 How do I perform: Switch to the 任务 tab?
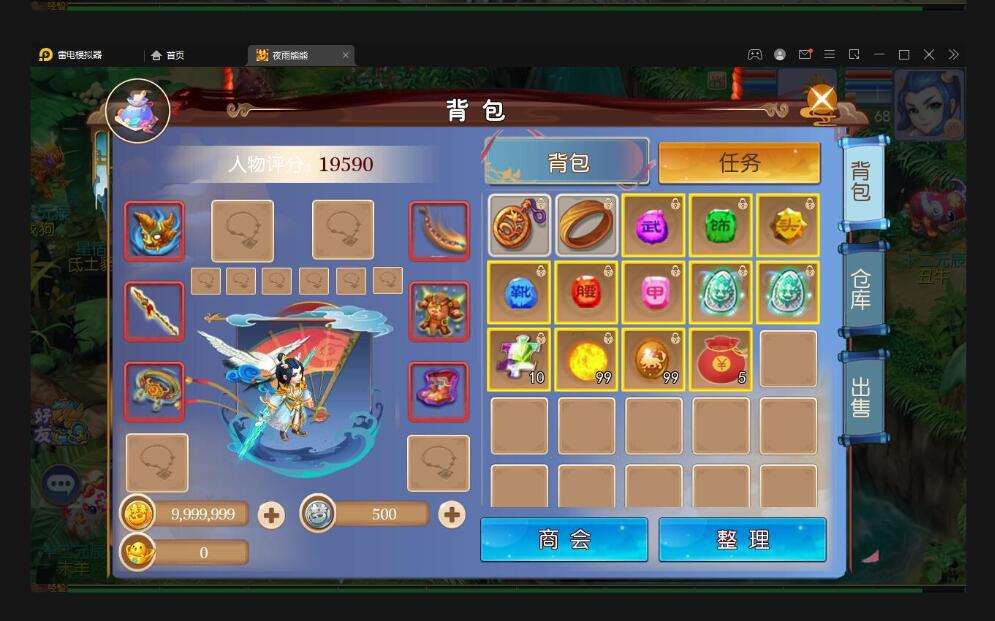tap(739, 163)
